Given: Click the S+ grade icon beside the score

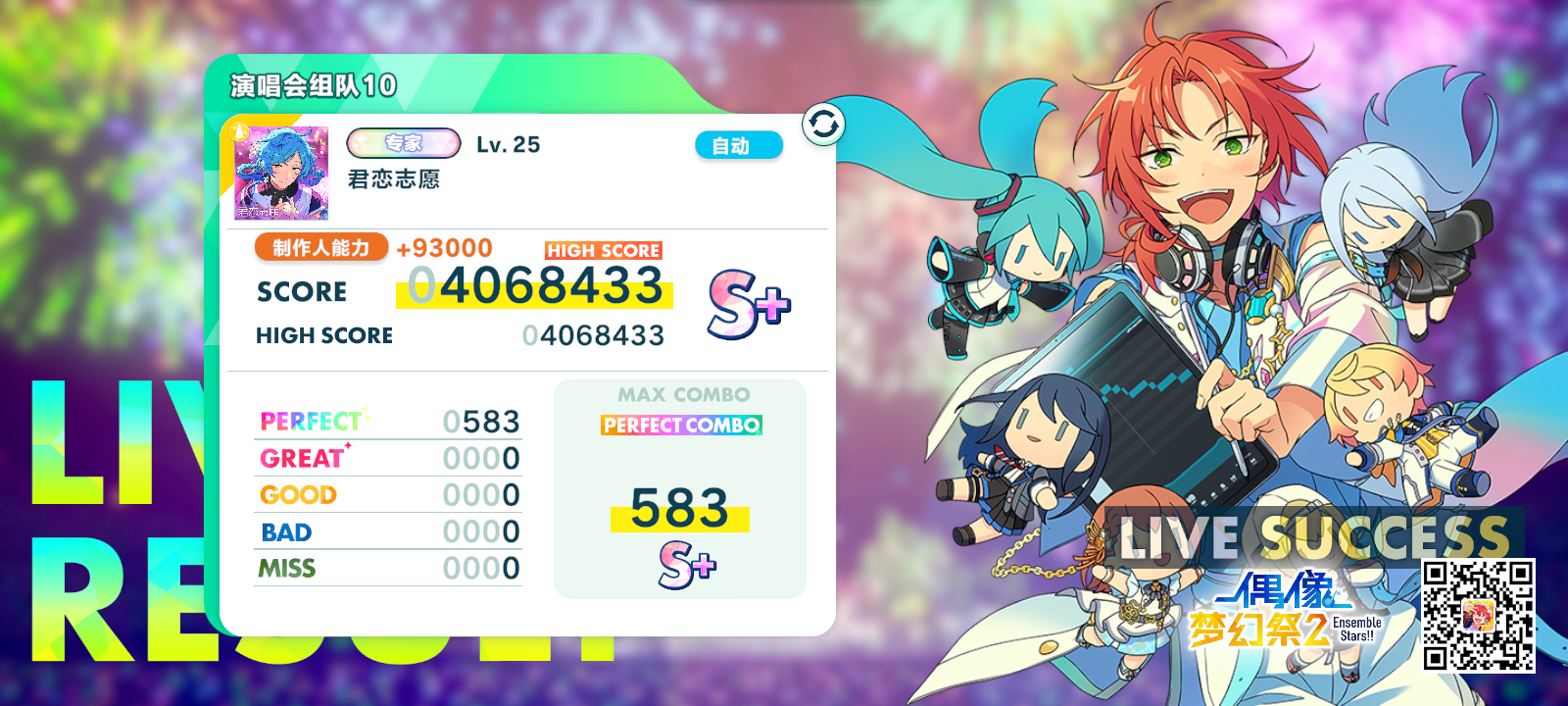Looking at the screenshot, I should click(750, 306).
